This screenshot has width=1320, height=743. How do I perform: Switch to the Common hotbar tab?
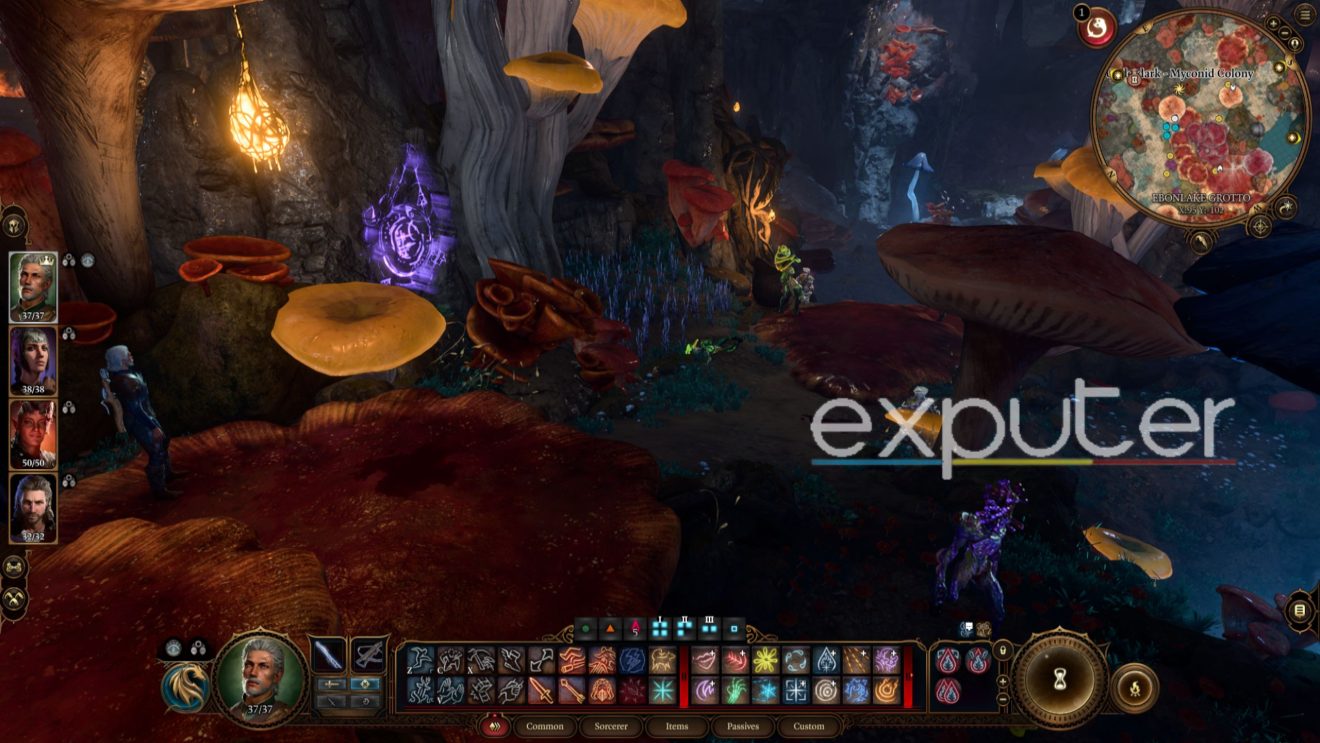(x=545, y=726)
